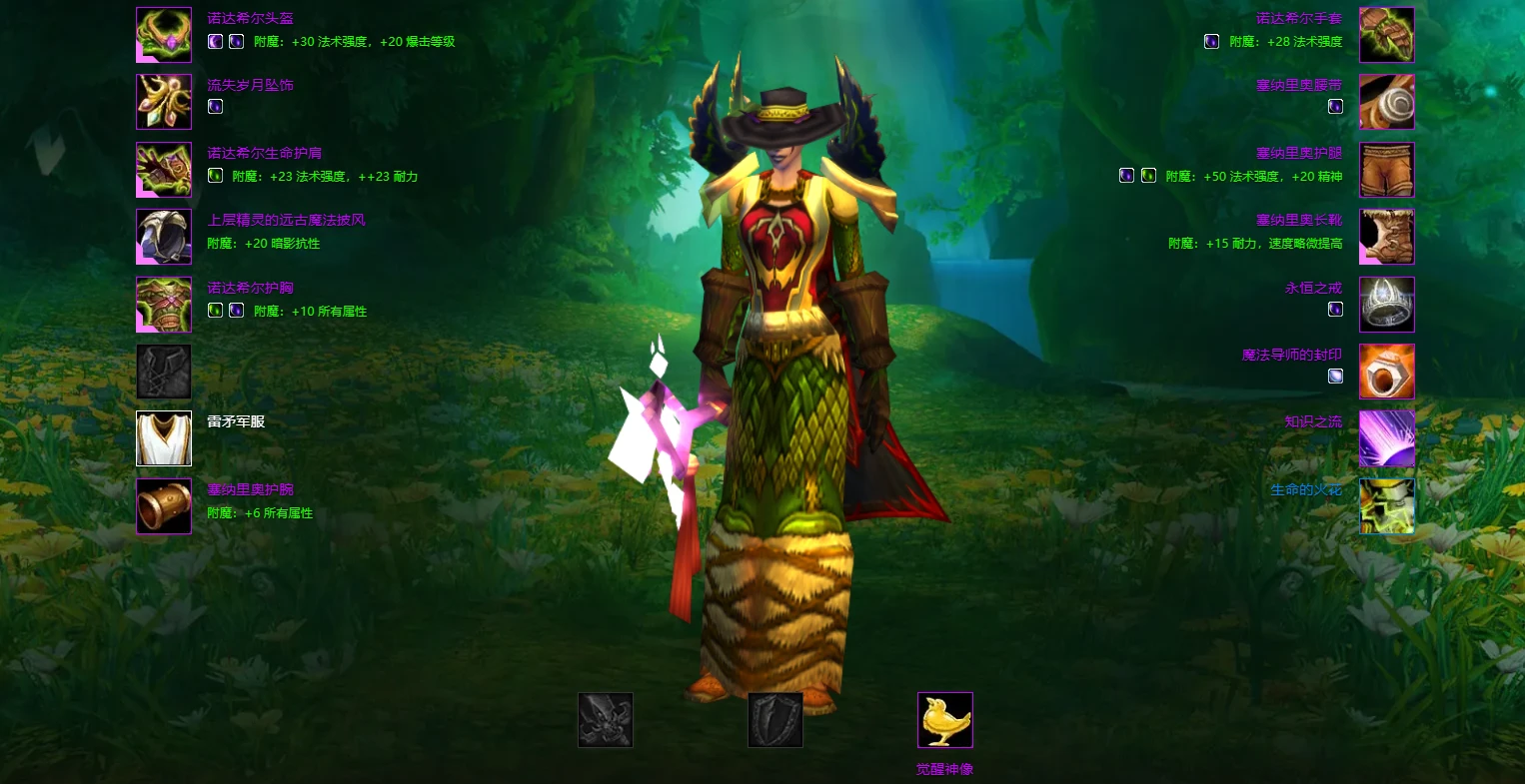Inspect the 魔法导师的封印 ring slot
Screen dimensions: 1525x784
[1386, 372]
